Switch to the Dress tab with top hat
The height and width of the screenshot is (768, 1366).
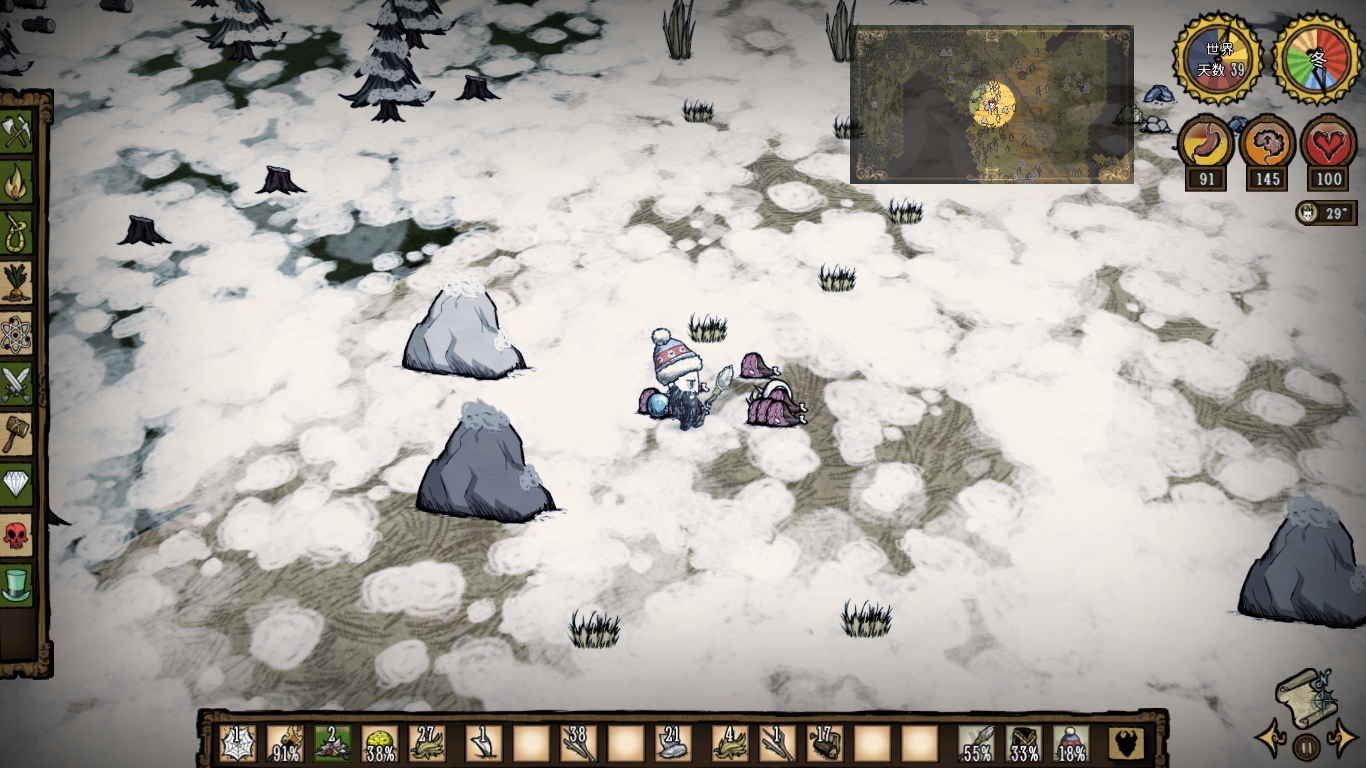(17, 584)
